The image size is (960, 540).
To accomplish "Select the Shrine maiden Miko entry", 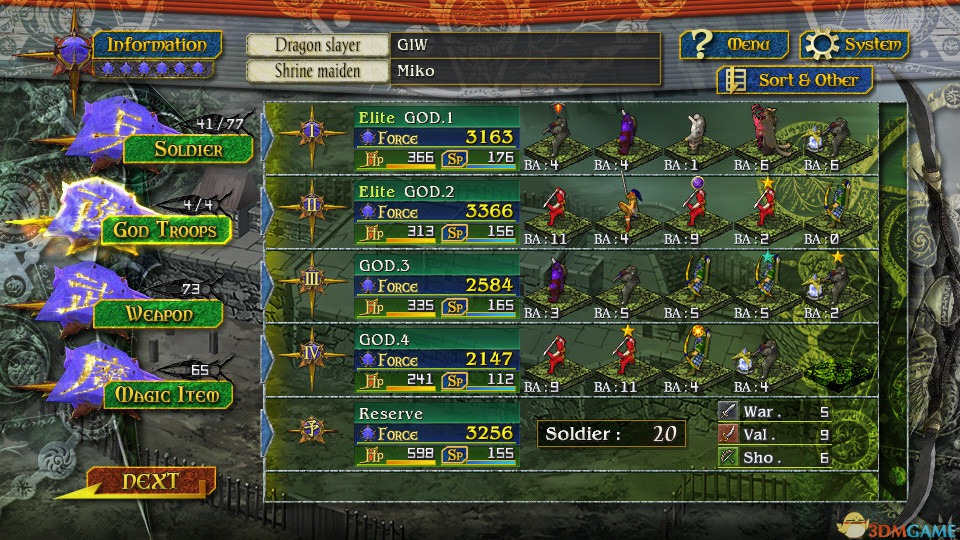I will [x=525, y=71].
